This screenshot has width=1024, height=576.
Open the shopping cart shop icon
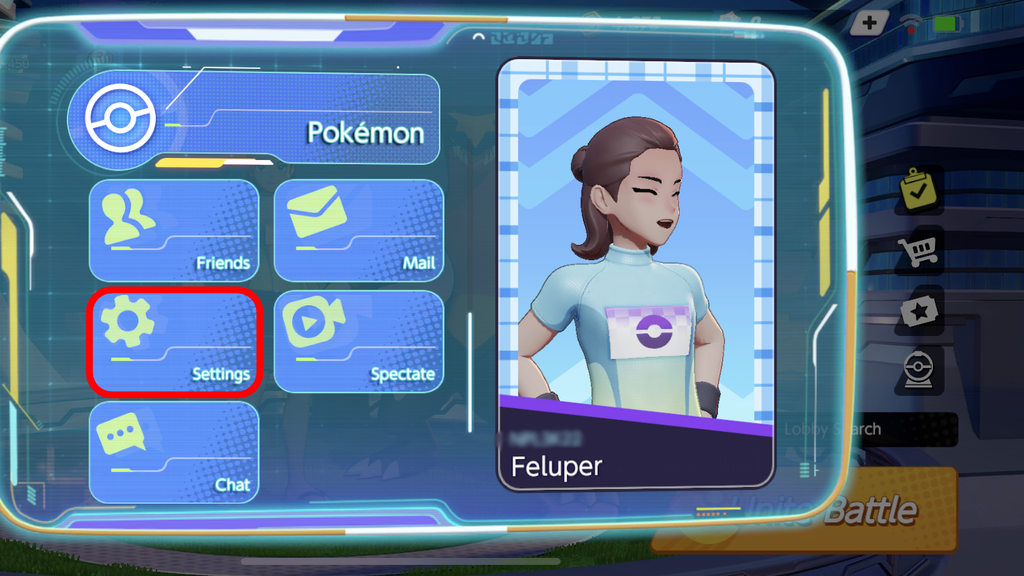(917, 251)
